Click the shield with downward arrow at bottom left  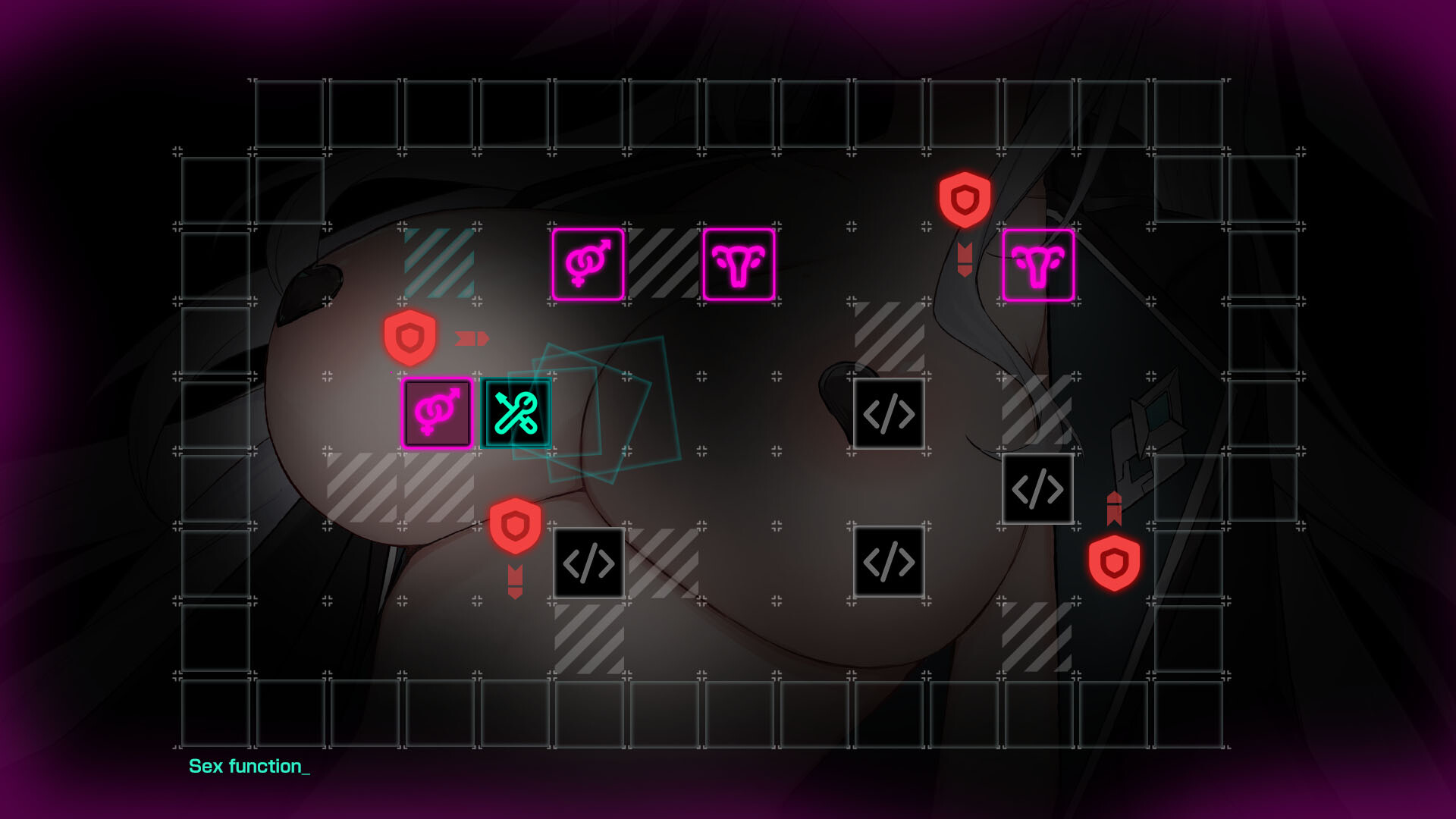(516, 525)
